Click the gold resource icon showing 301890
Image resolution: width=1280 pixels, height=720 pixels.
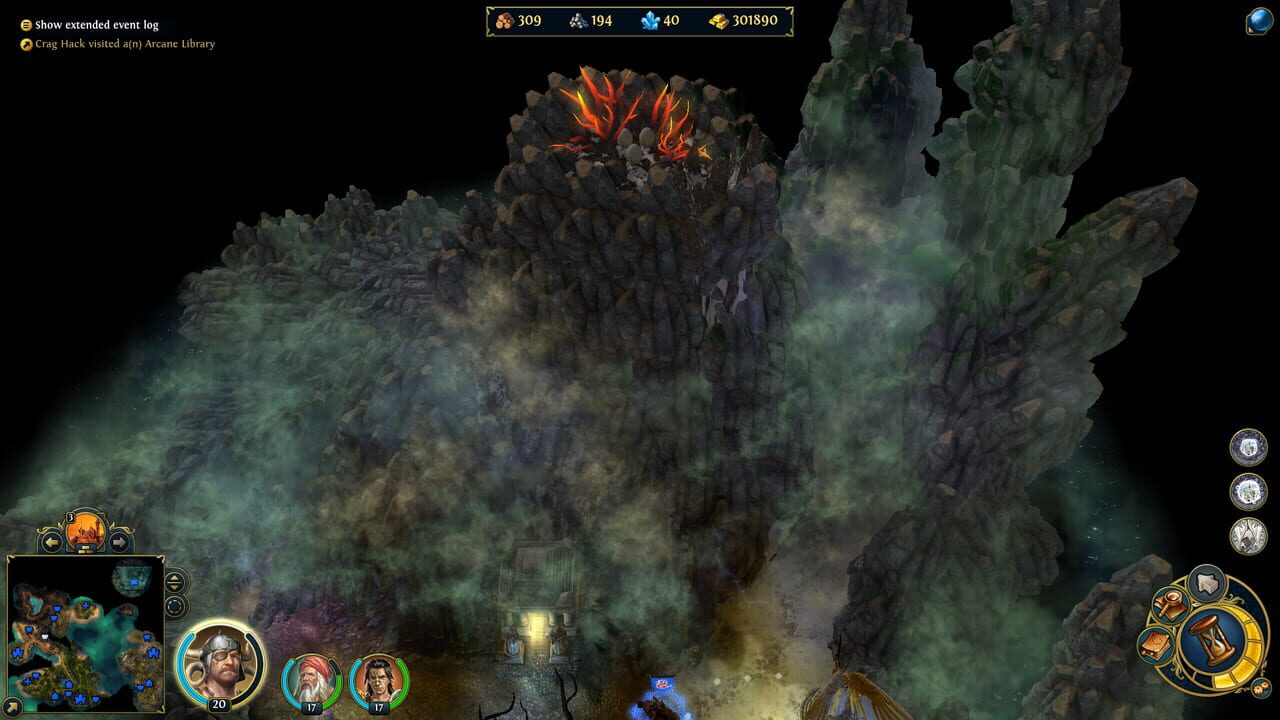click(720, 19)
